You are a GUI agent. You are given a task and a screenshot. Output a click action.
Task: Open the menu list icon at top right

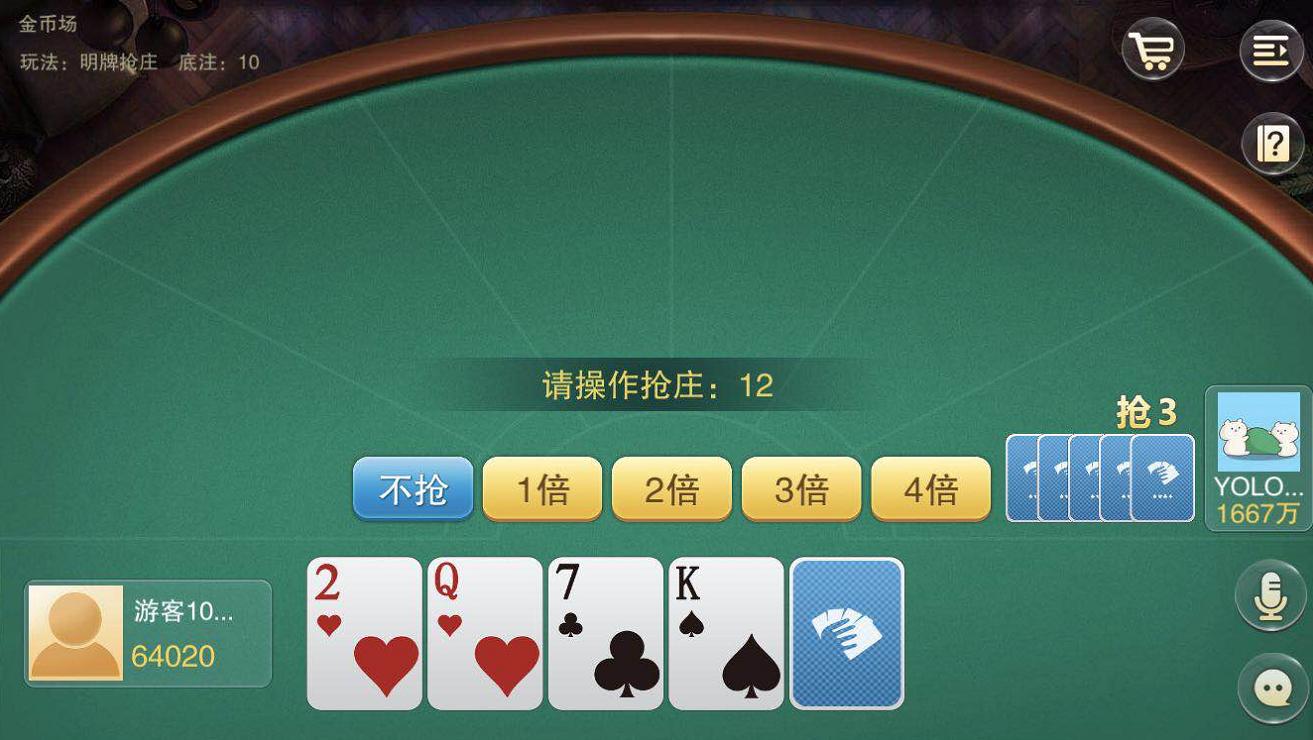[1270, 49]
